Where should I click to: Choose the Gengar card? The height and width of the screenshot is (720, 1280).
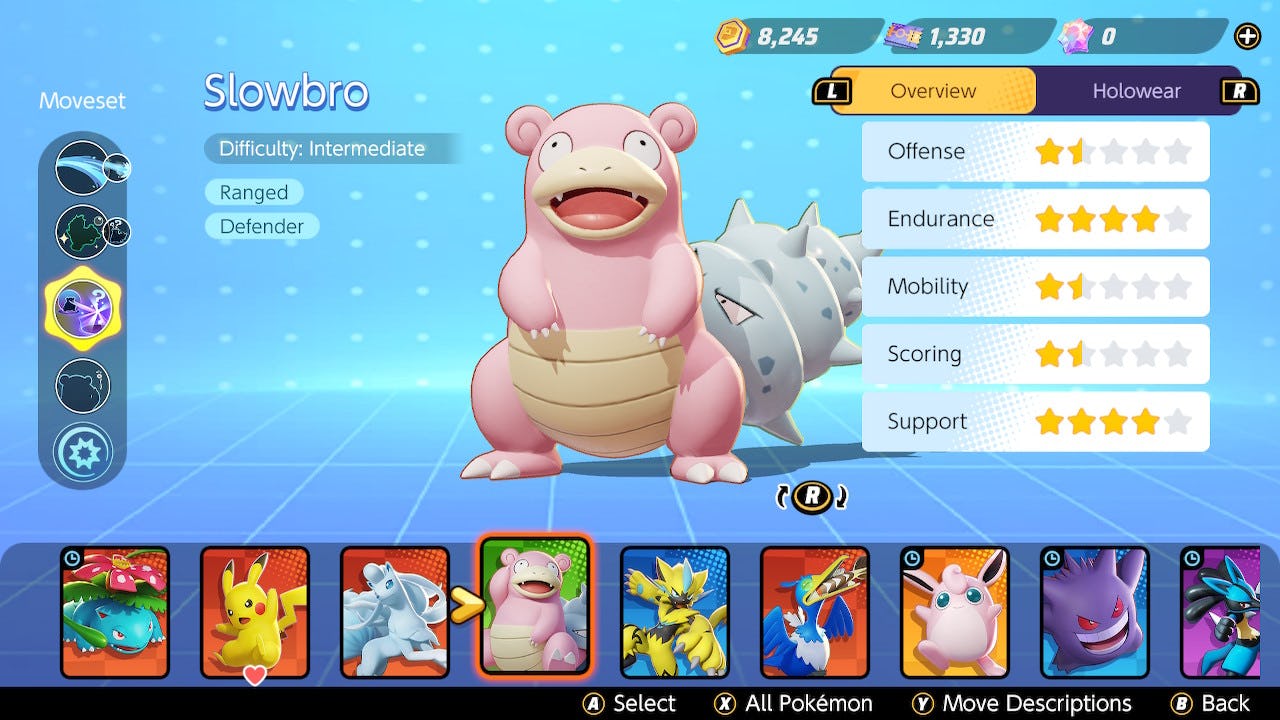[1095, 611]
